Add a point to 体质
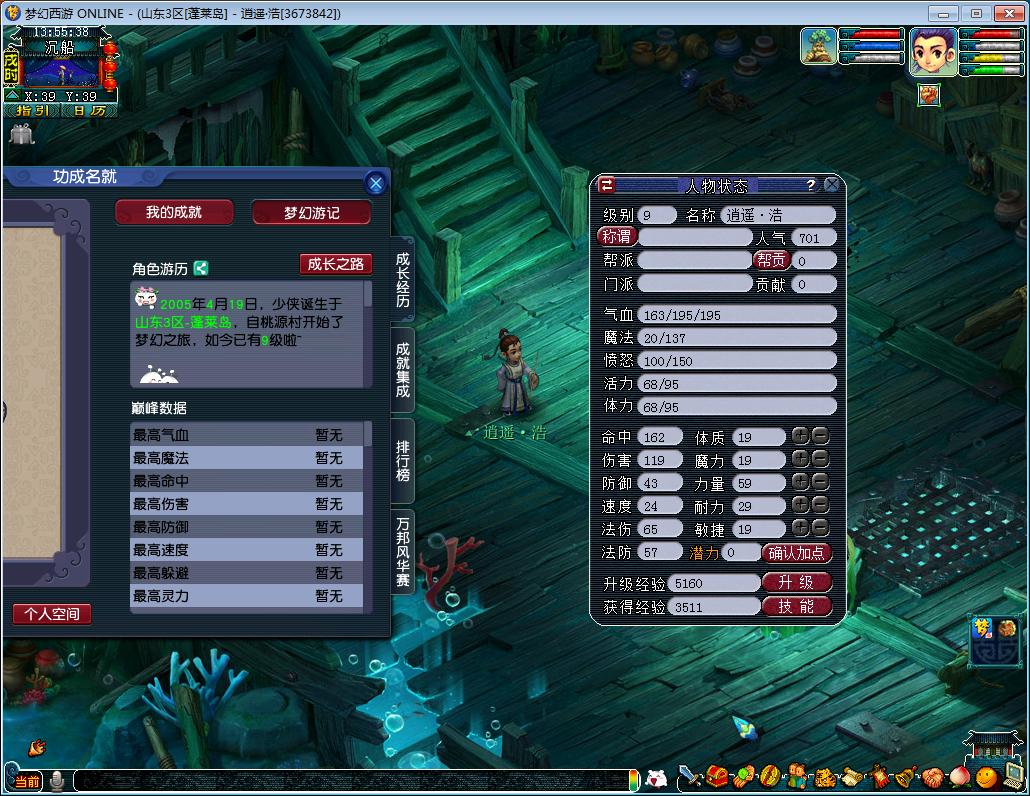Screen dimensions: 1030x796 (800, 436)
